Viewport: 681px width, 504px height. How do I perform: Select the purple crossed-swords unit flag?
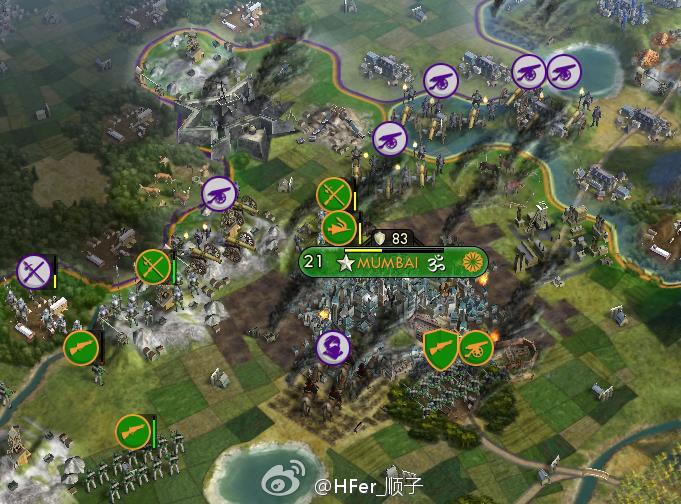(x=33, y=272)
